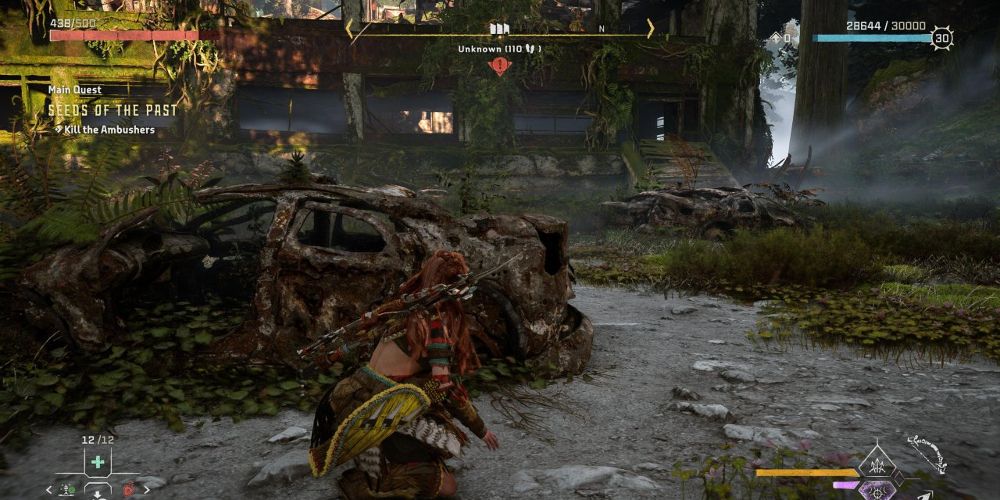Click the skill point diamond counter
The width and height of the screenshot is (1000, 500).
782,38
